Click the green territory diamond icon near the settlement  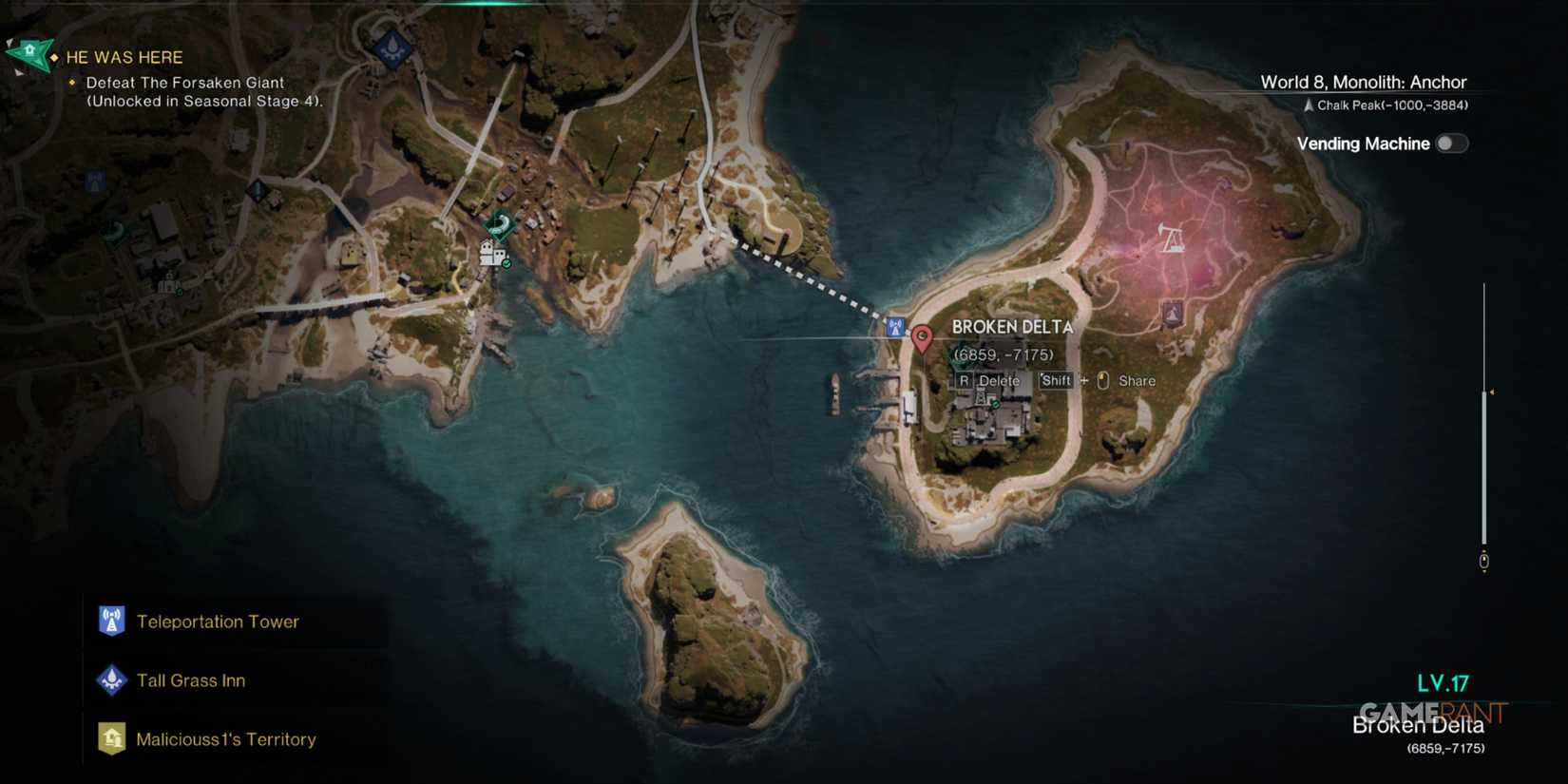[499, 226]
